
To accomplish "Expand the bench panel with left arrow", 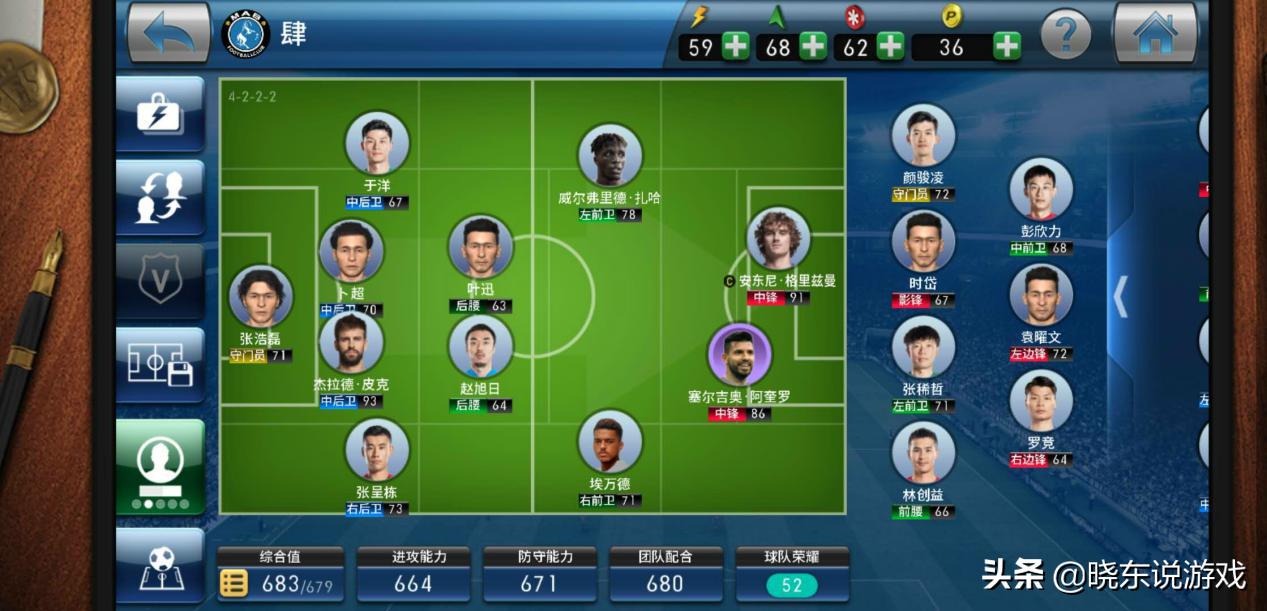I will pyautogui.click(x=1121, y=296).
